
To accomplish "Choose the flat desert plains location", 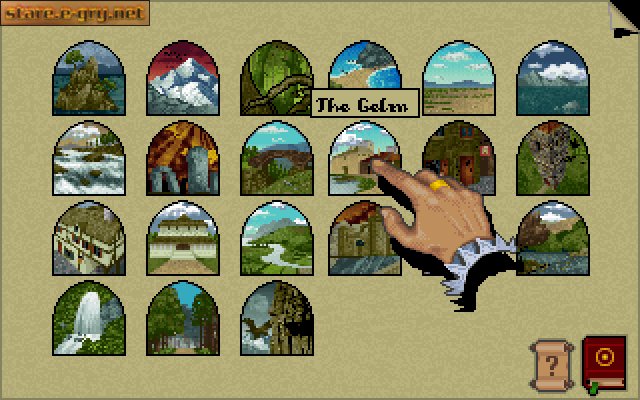I will click(x=458, y=78).
